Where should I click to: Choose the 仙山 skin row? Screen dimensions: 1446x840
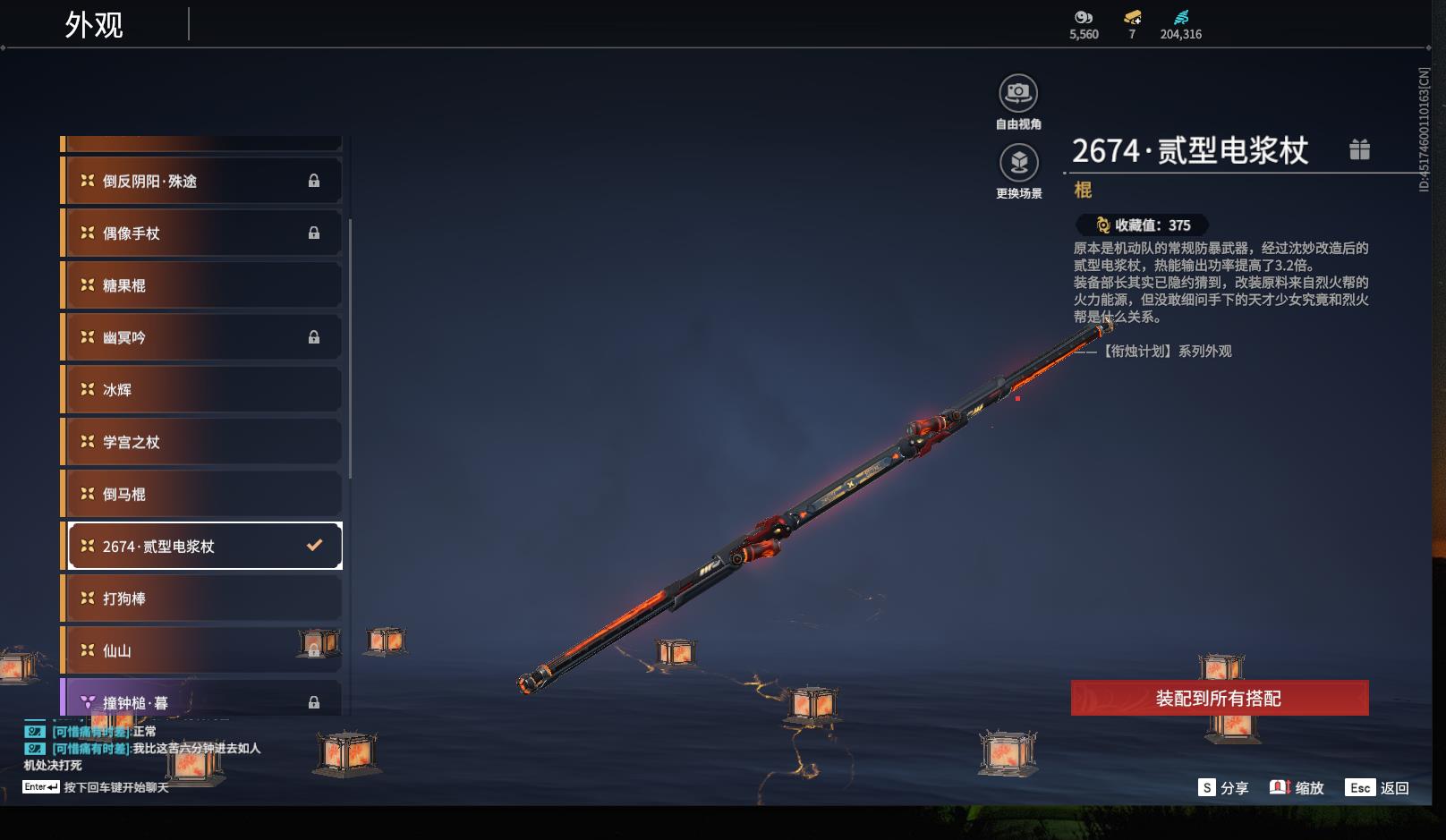tap(202, 650)
